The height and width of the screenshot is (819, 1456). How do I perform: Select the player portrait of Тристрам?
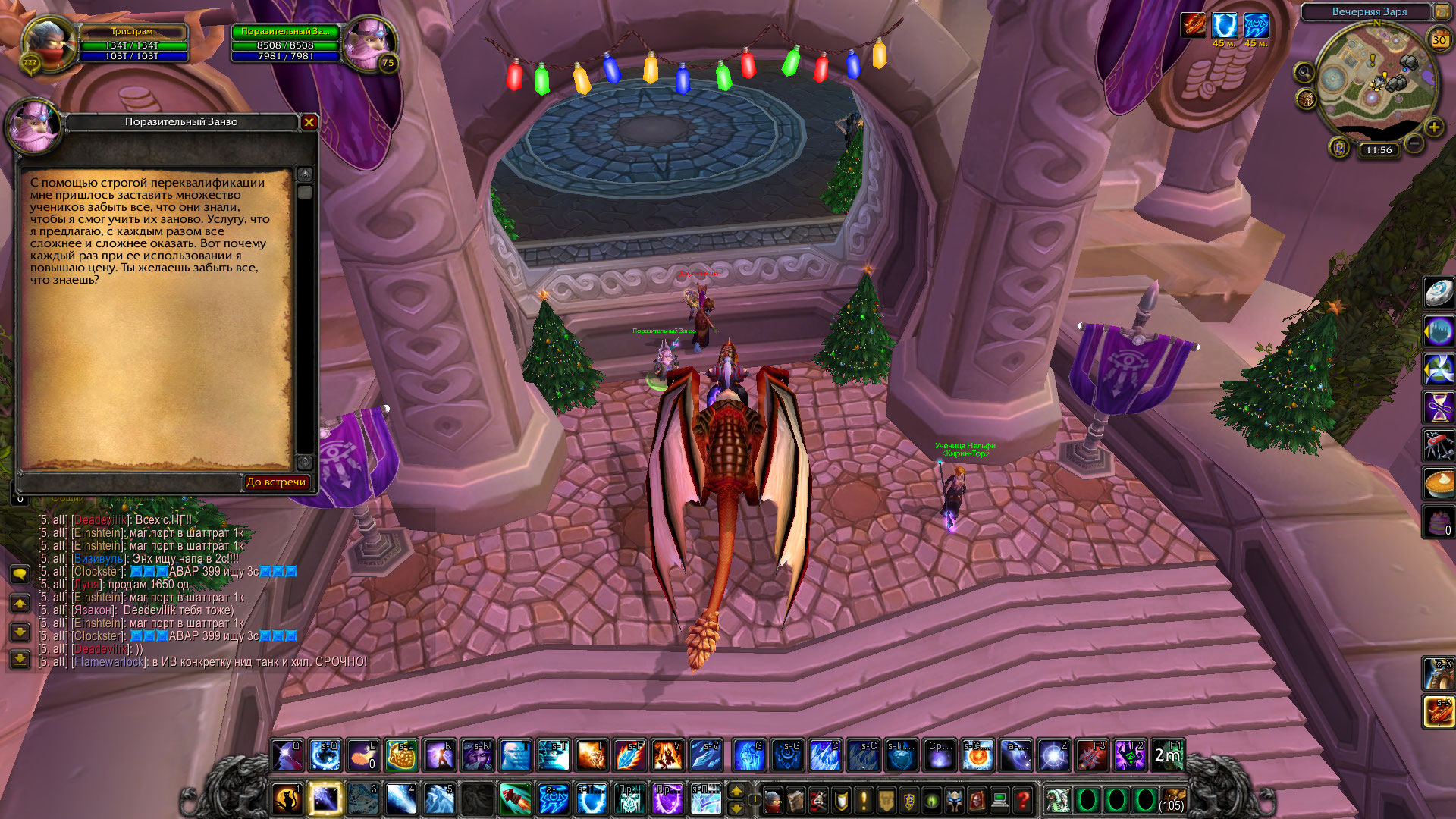pyautogui.click(x=47, y=44)
